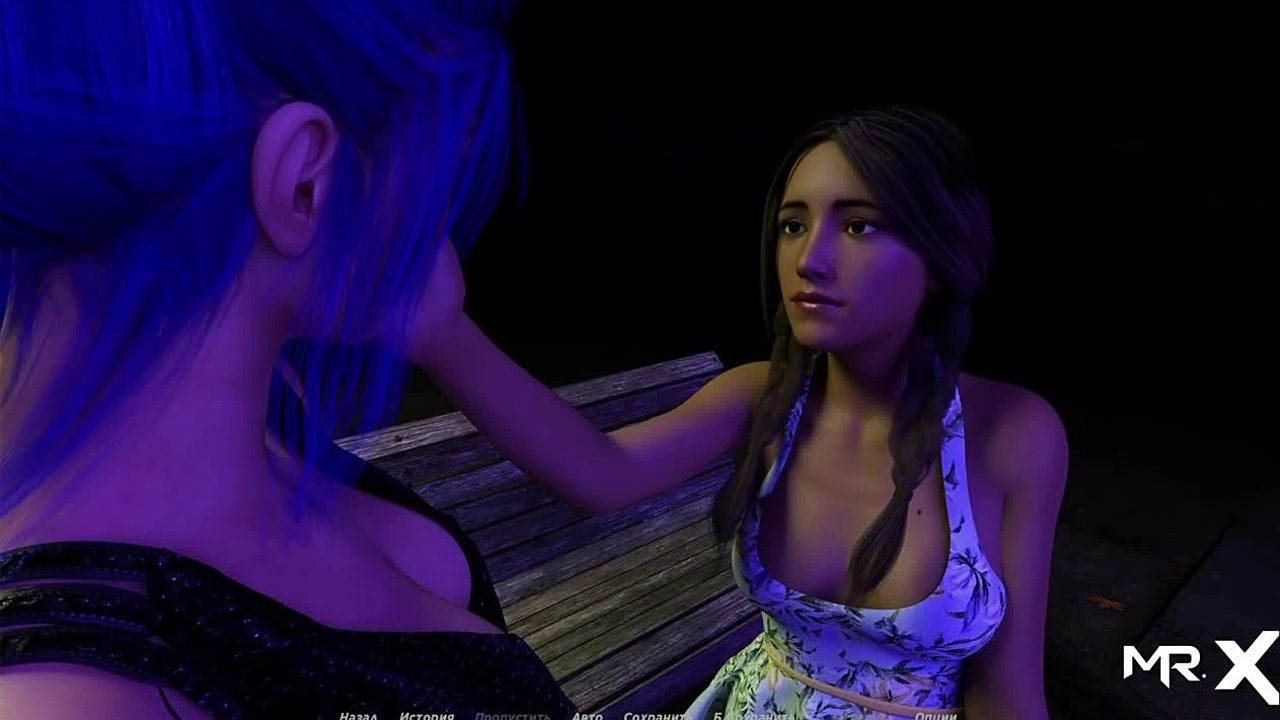The width and height of the screenshot is (1280, 720).
Task: Toggle Авто auto-advance mode
Action: point(587,716)
